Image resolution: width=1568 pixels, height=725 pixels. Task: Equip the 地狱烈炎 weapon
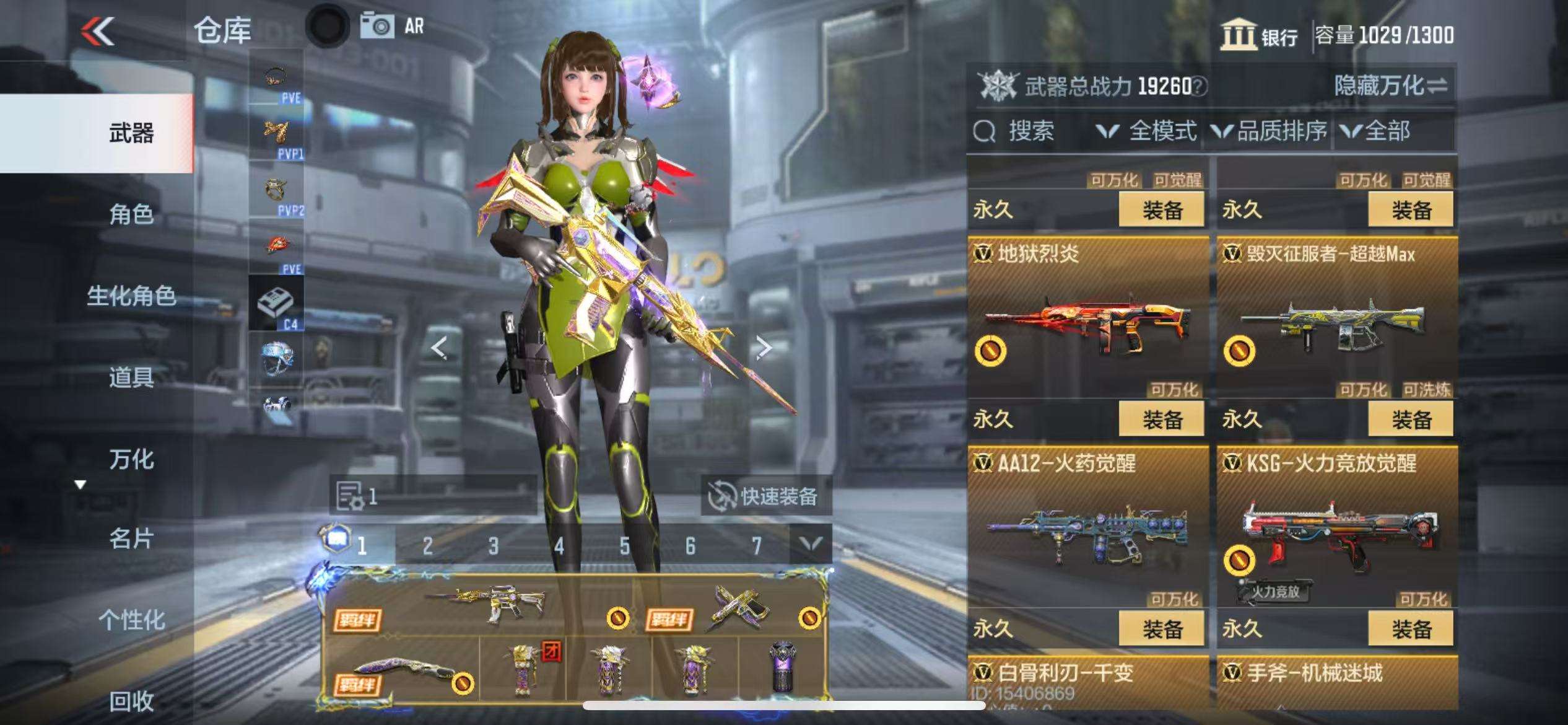click(1161, 420)
